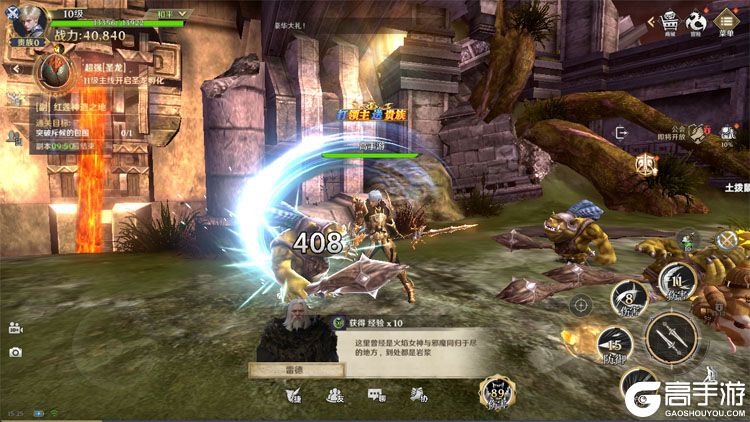Toggle the video recording camera icon

tap(15, 328)
